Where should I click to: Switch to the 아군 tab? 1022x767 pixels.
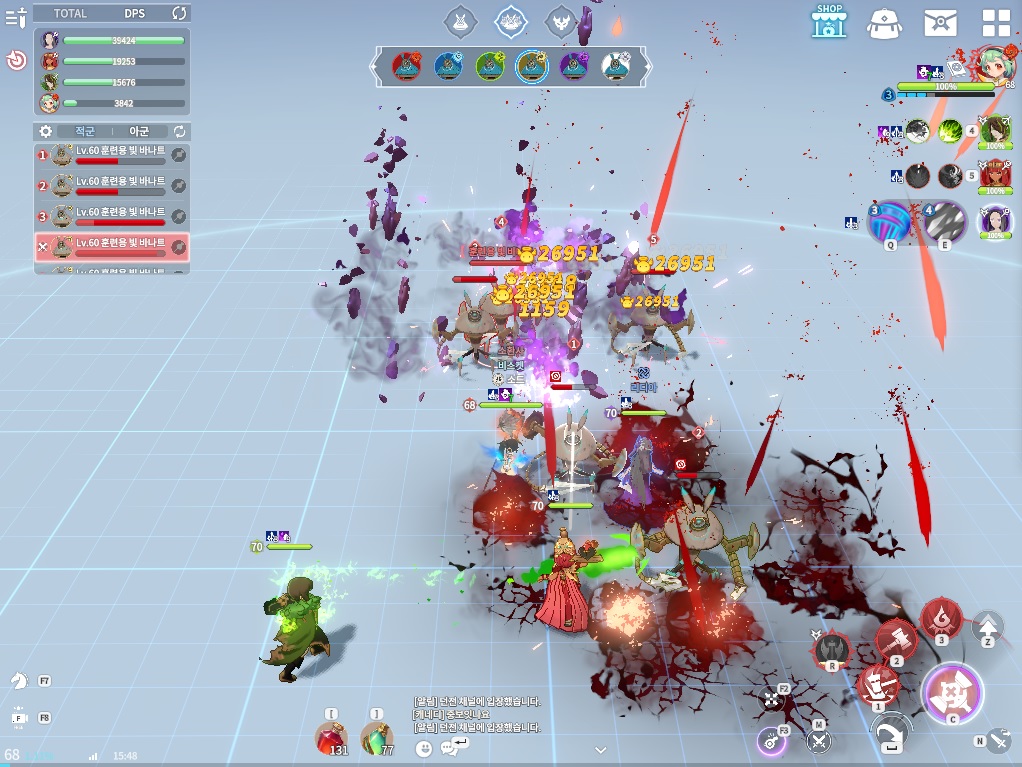[x=139, y=131]
